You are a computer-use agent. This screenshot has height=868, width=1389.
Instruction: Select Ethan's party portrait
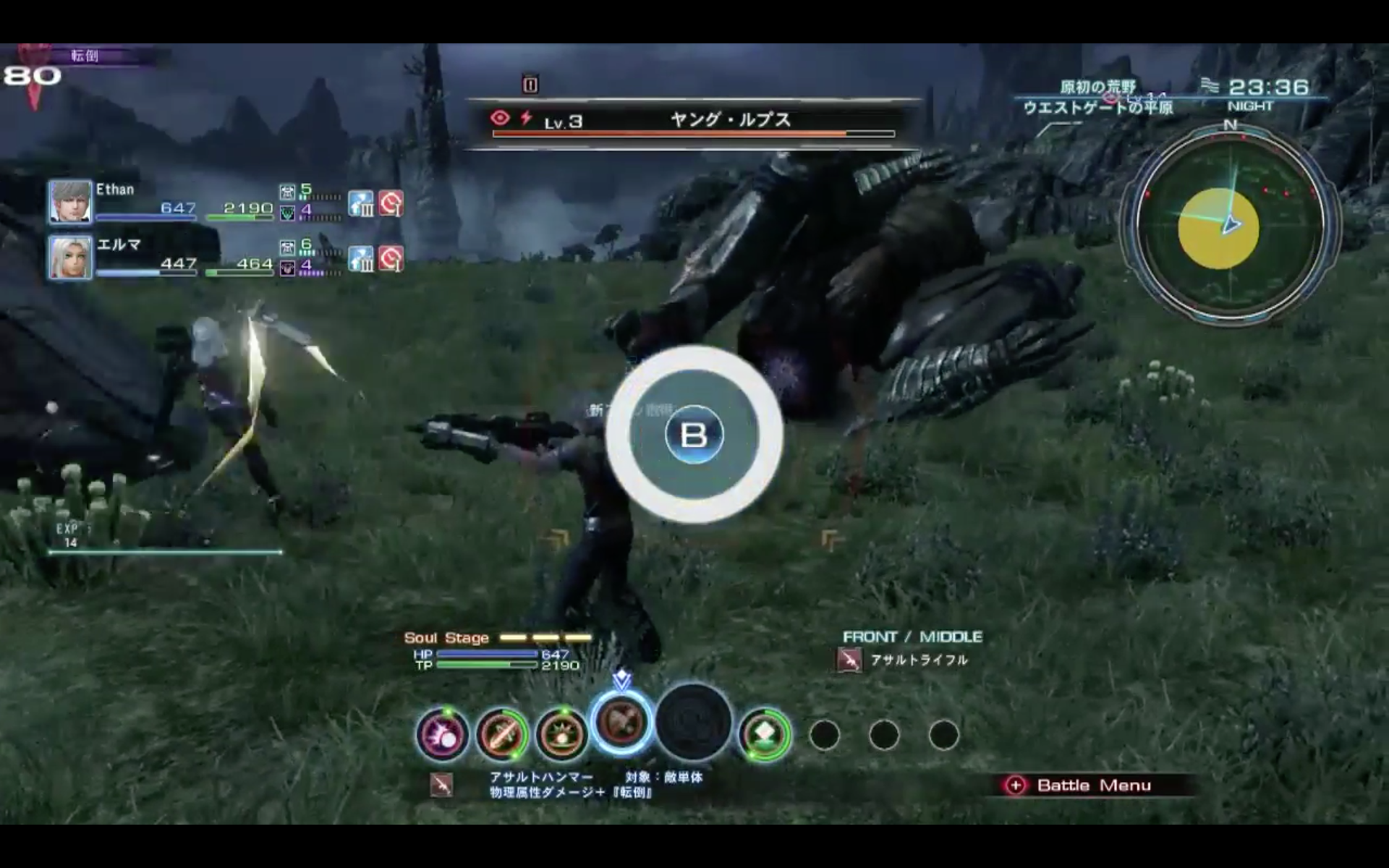pos(70,201)
